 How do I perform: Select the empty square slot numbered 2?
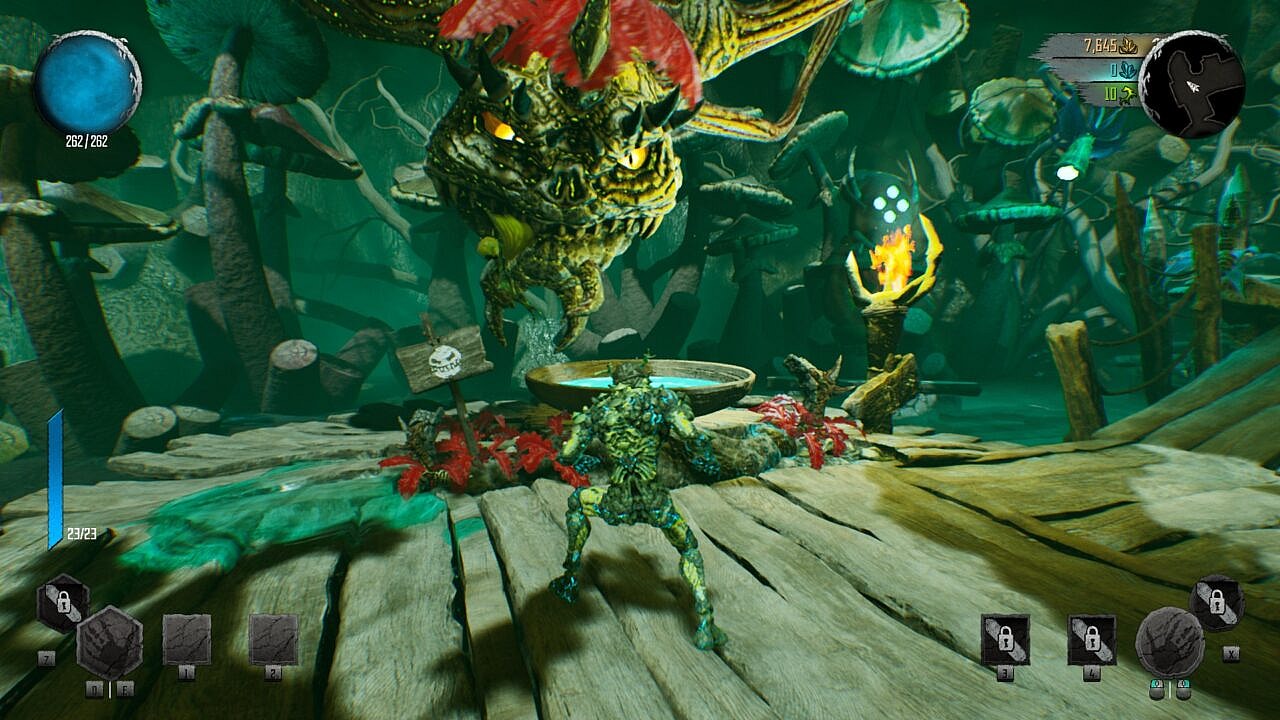pos(273,639)
